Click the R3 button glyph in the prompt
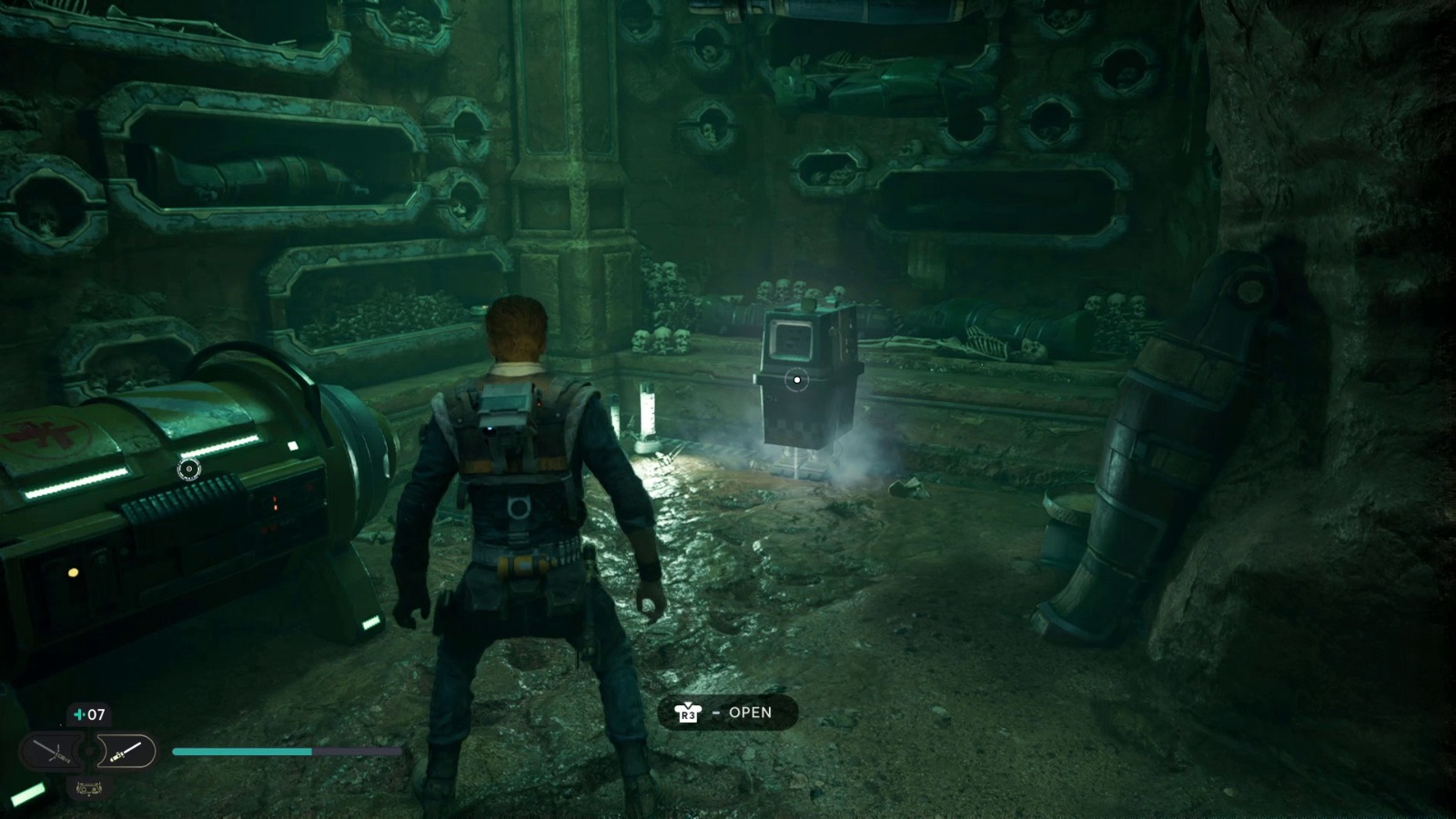Viewport: 1456px width, 819px height. coord(688,715)
